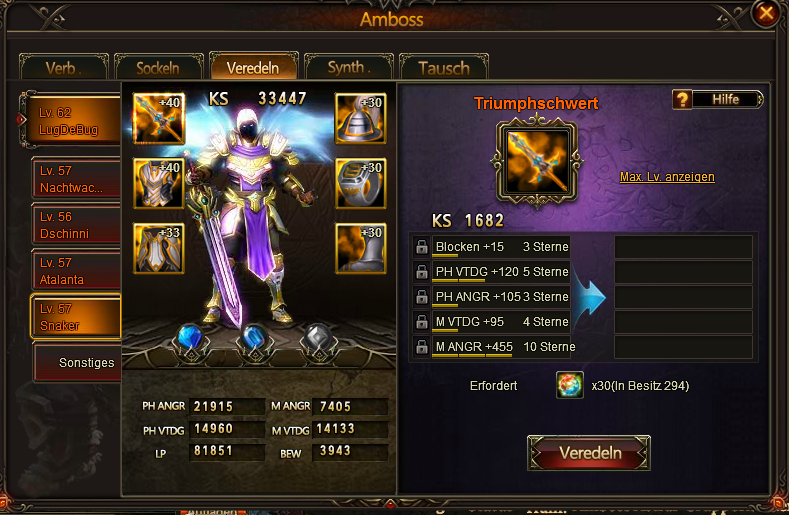Open the Sockeln tab
Image resolution: width=789 pixels, height=515 pixels.
coord(158,68)
